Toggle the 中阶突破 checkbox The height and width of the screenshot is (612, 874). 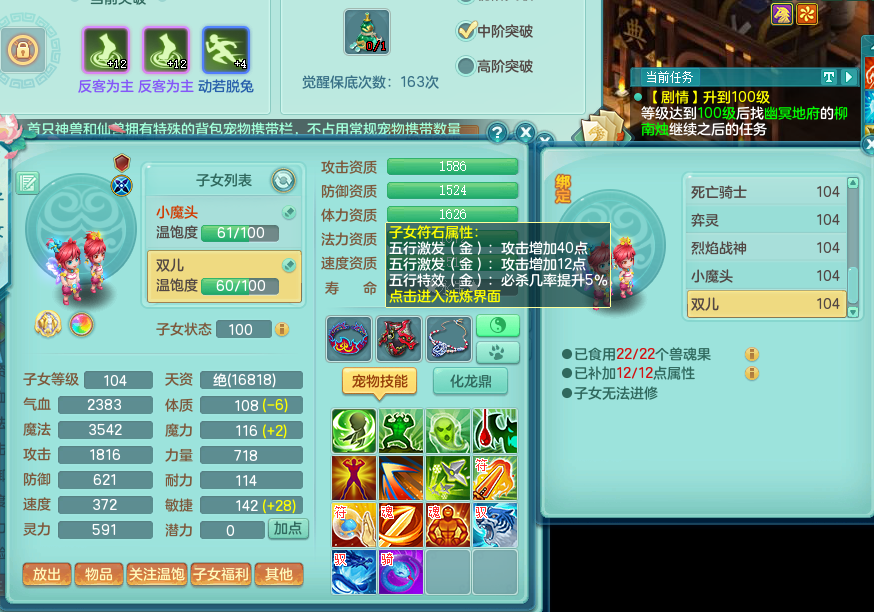(x=466, y=31)
